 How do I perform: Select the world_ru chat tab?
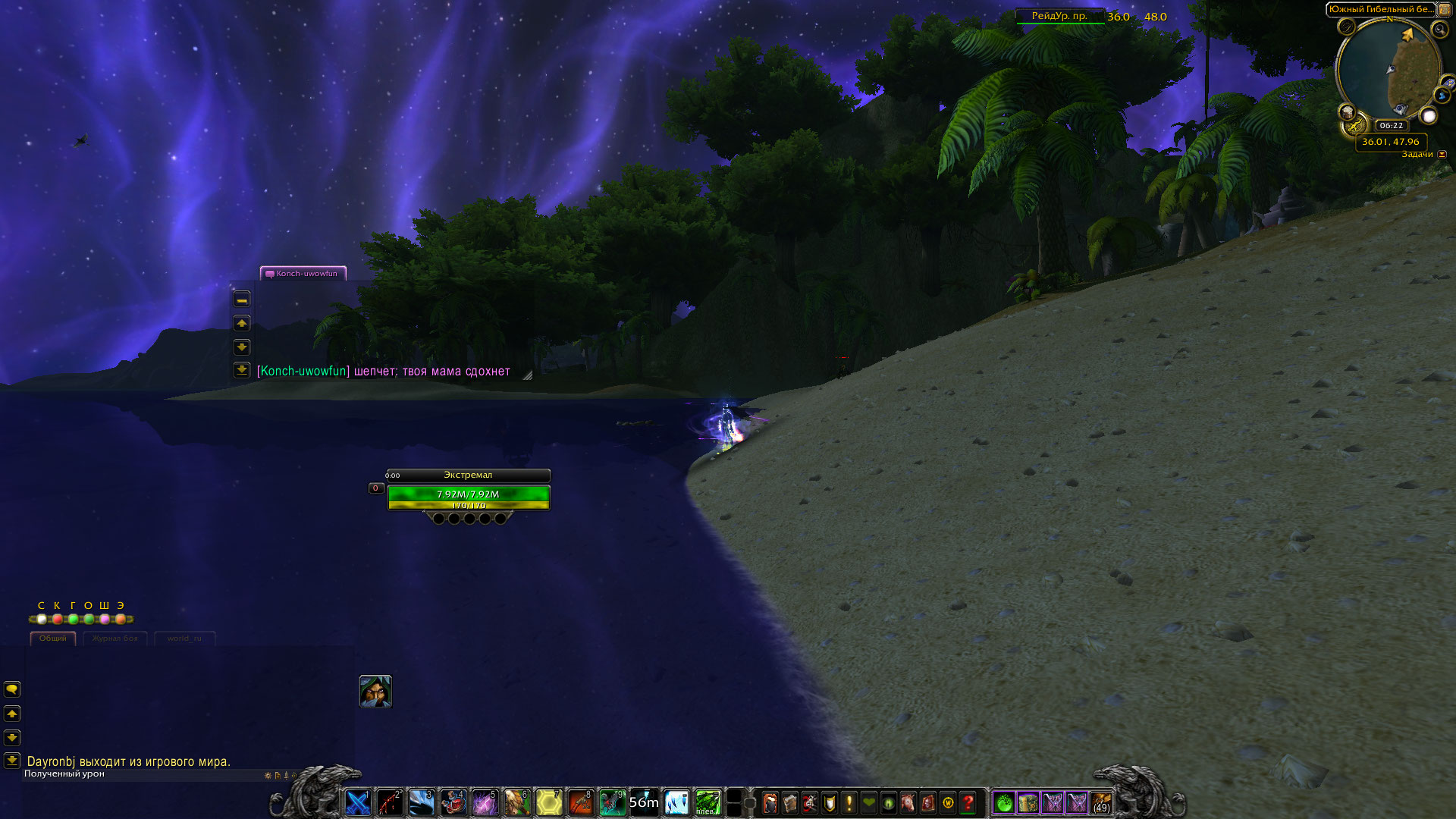(184, 639)
